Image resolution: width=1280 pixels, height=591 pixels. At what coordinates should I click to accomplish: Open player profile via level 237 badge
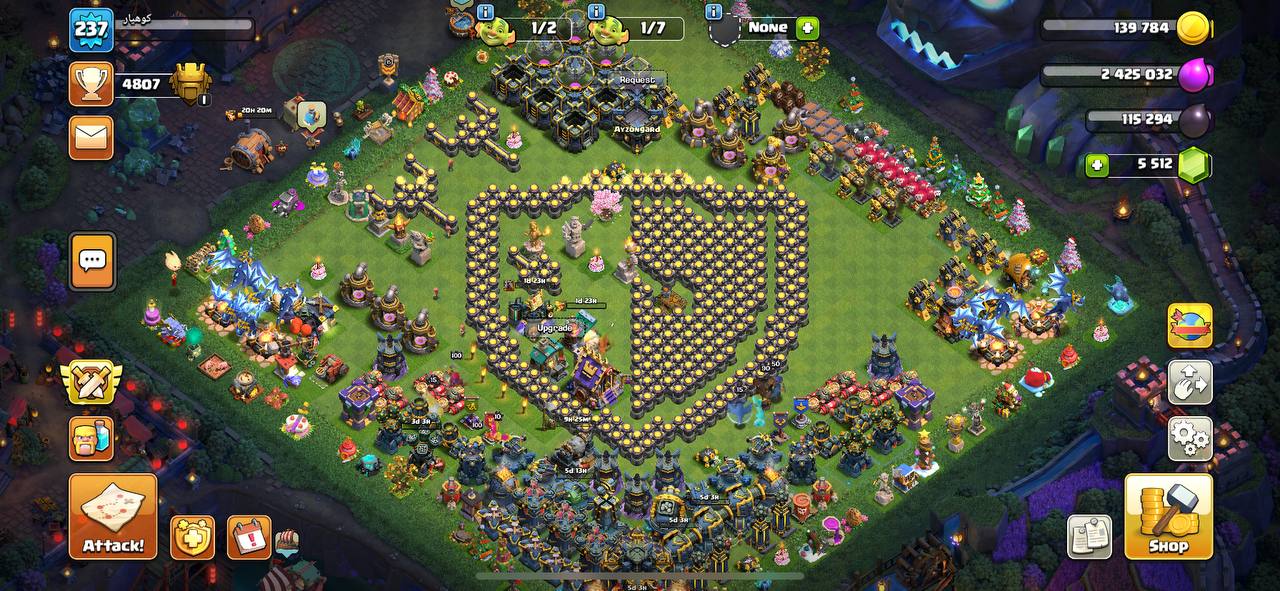coord(91,30)
